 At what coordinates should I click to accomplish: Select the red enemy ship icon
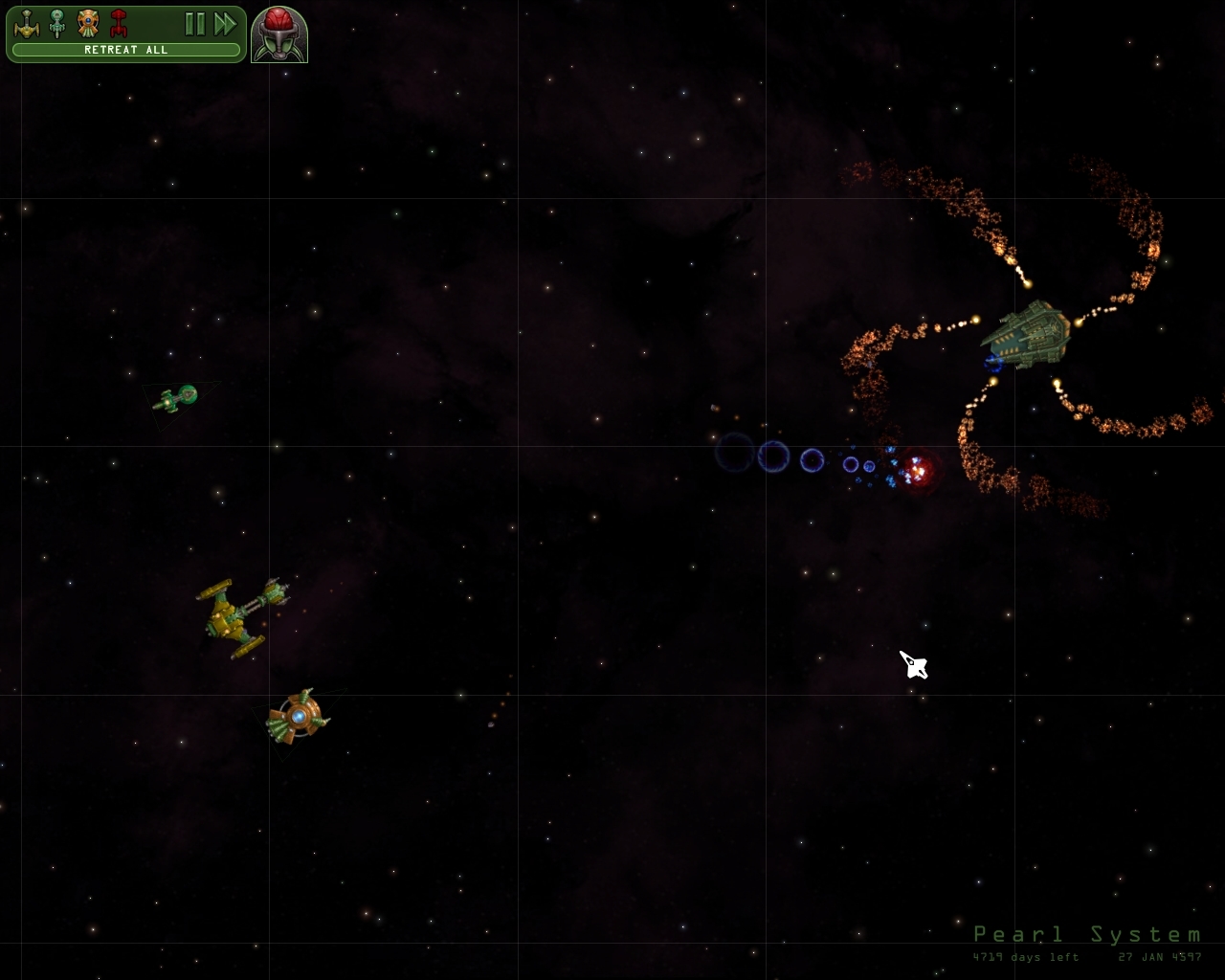pyautogui.click(x=117, y=24)
